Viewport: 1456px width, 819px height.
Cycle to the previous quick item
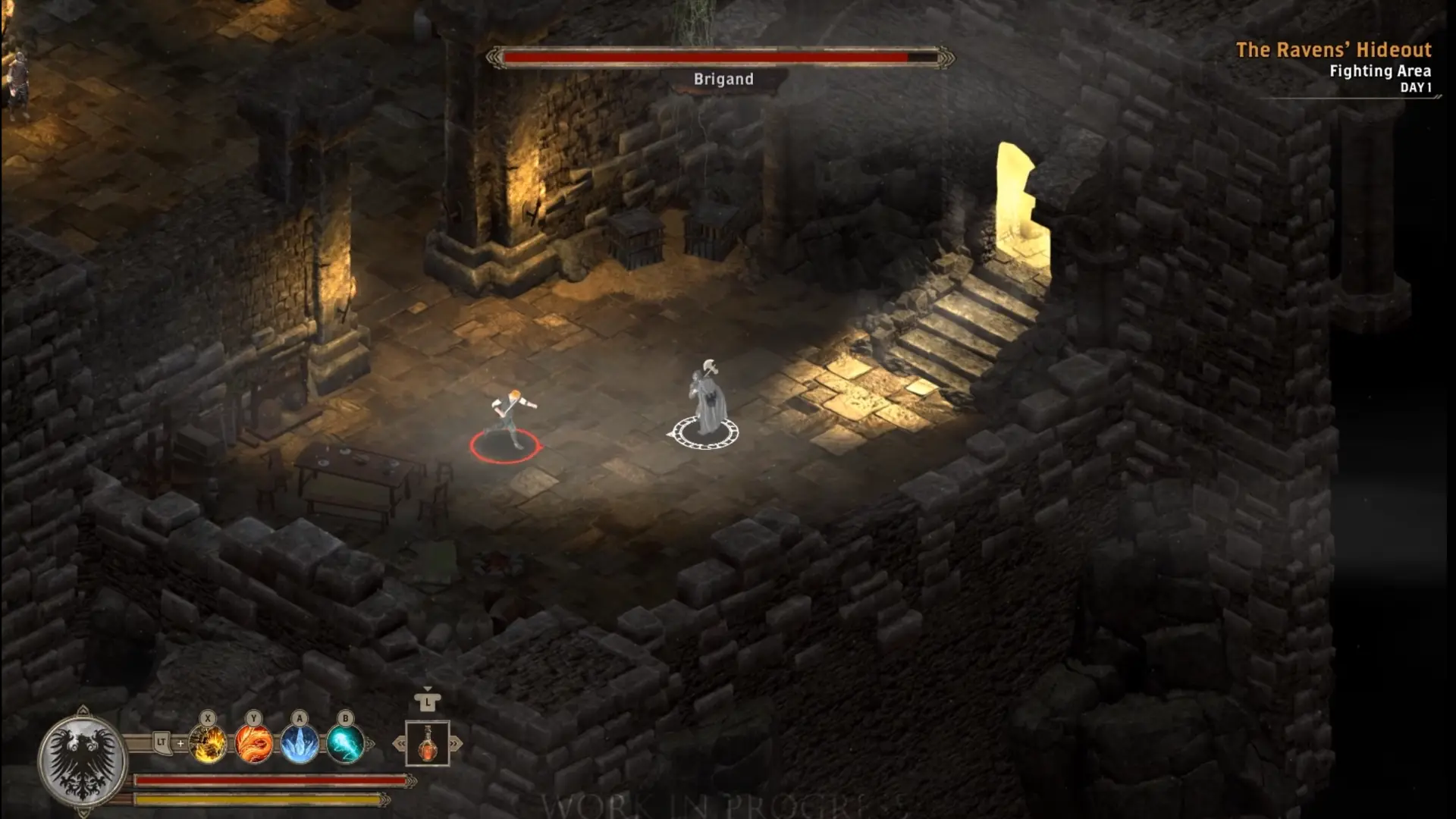tap(399, 744)
